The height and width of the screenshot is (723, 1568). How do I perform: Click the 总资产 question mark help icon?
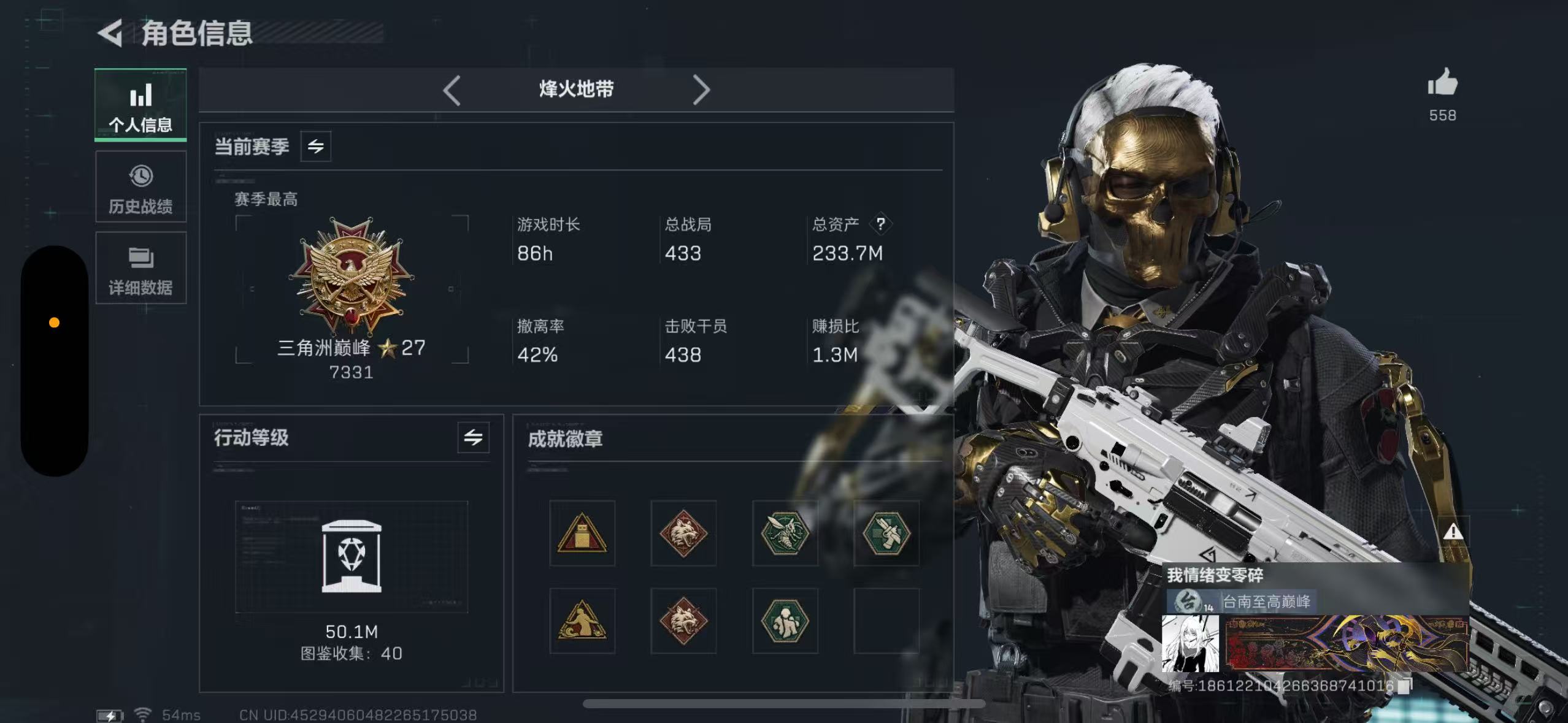point(881,224)
